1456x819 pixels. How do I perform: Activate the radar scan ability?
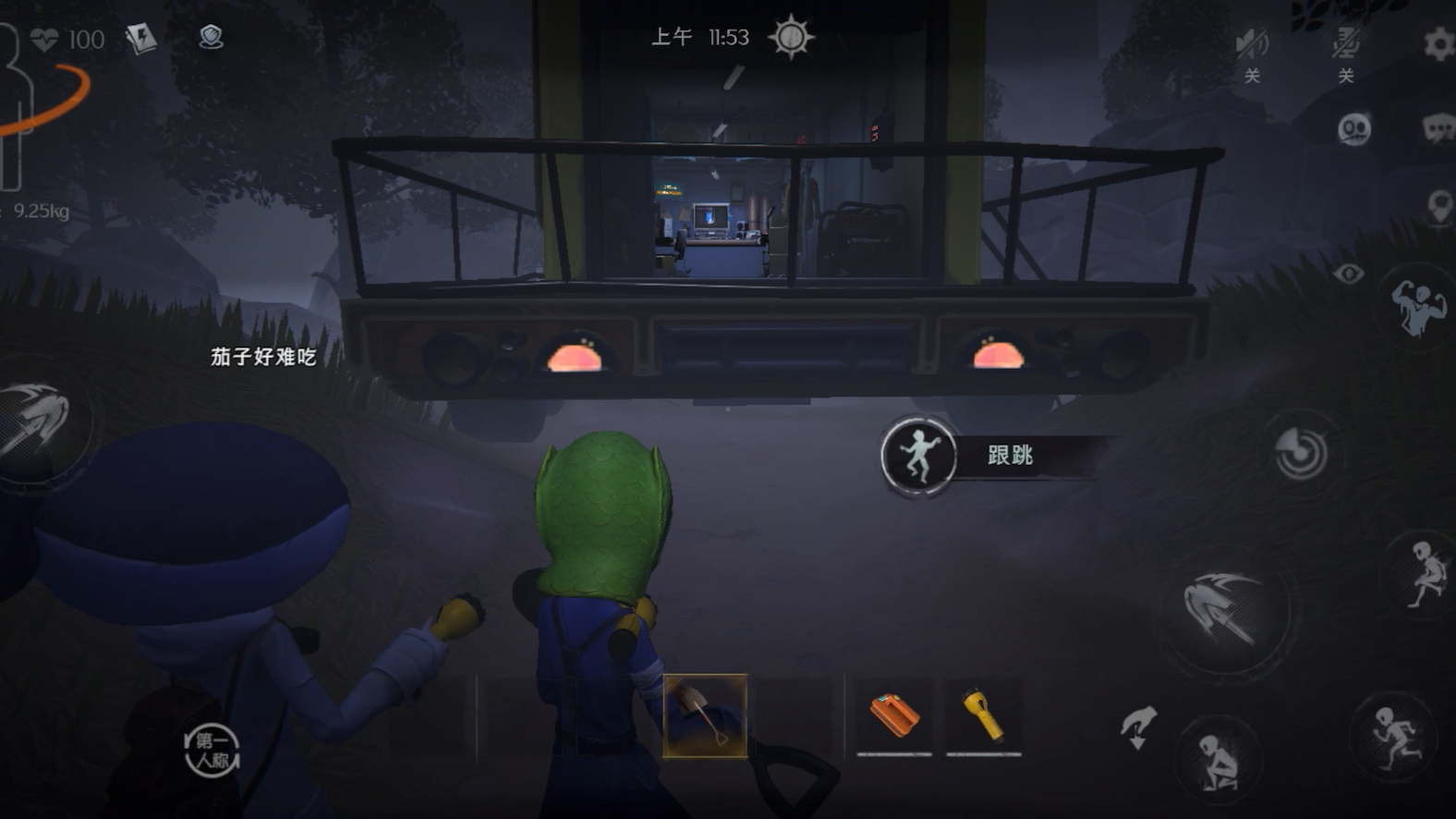tap(1301, 453)
